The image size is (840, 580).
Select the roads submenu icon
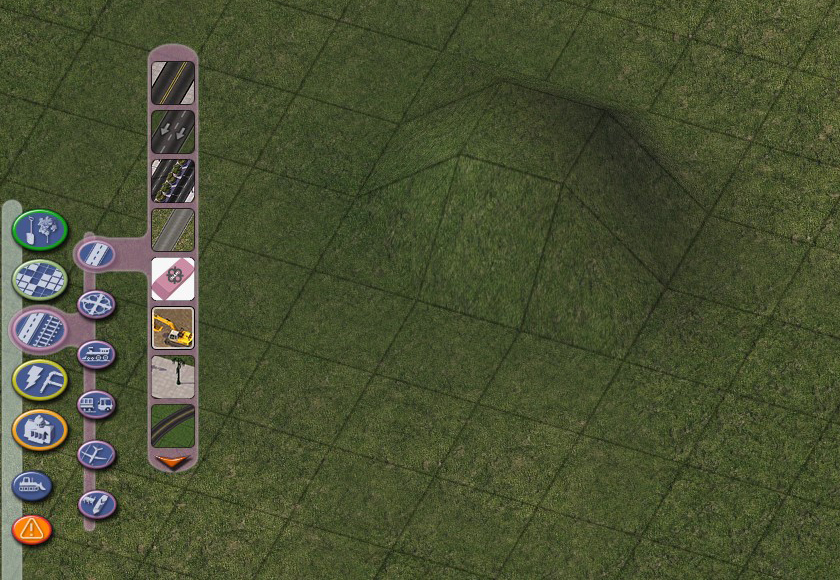(96, 252)
